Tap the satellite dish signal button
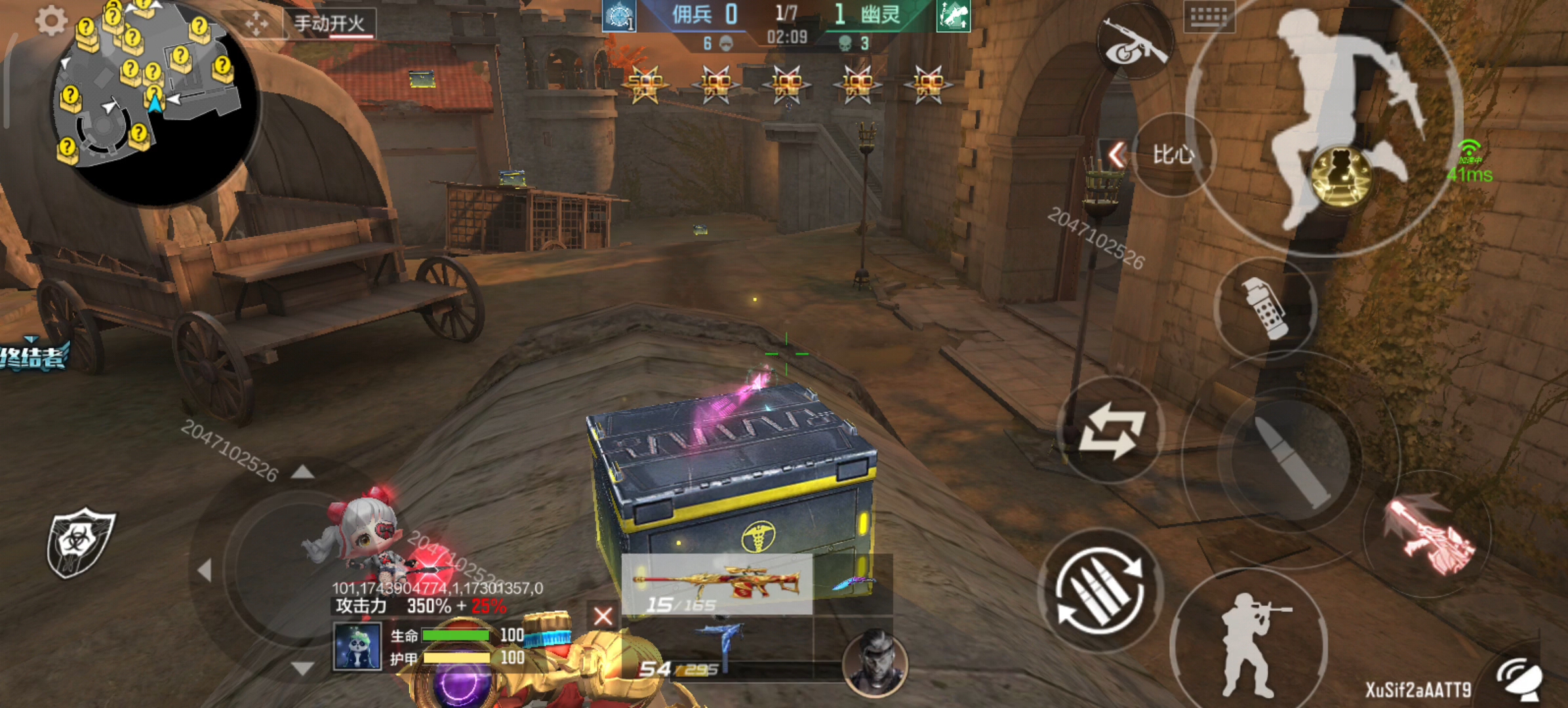Image resolution: width=1568 pixels, height=708 pixels. point(1520,678)
